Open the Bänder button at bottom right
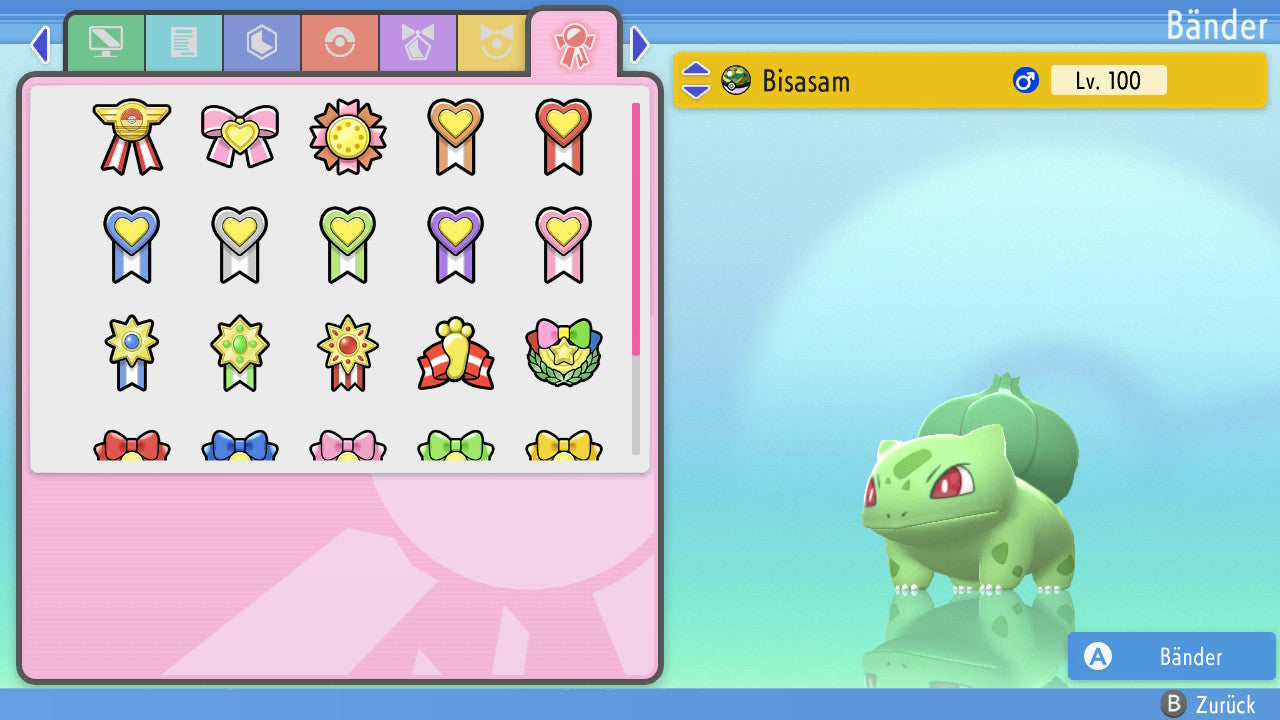 (x=1171, y=656)
